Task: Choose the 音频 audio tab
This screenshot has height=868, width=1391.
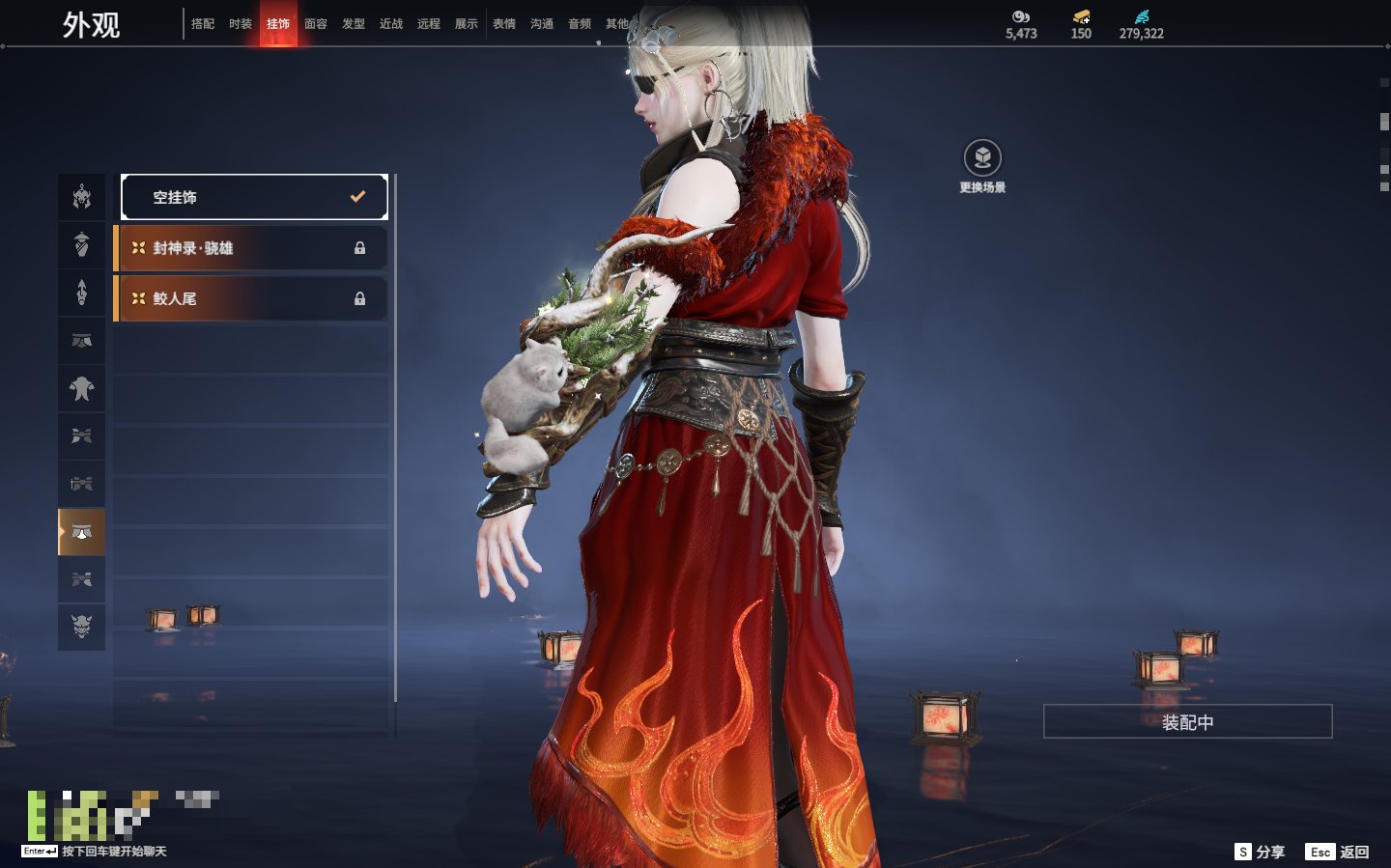Action: click(x=580, y=24)
